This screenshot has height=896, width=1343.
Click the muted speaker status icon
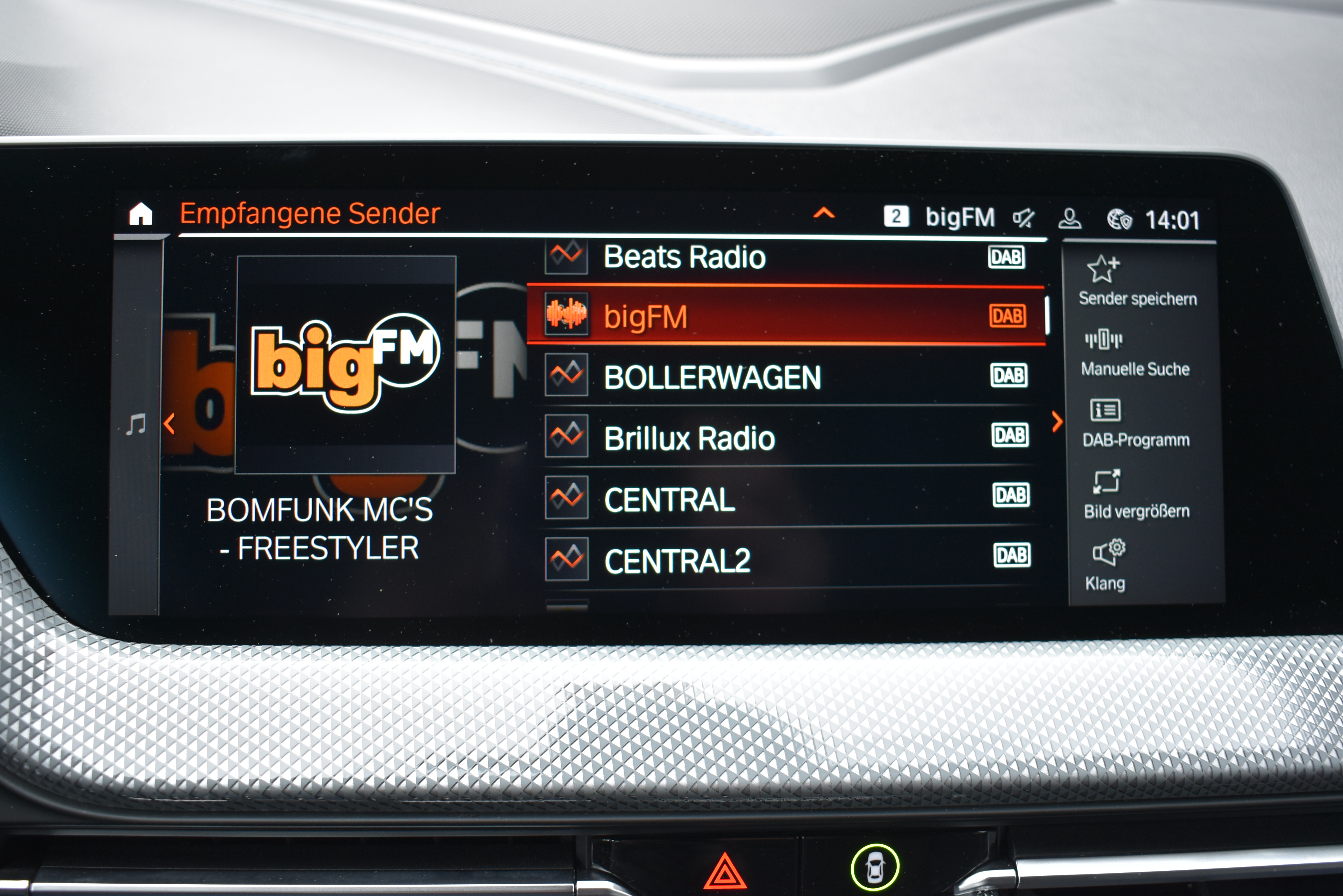click(1023, 218)
